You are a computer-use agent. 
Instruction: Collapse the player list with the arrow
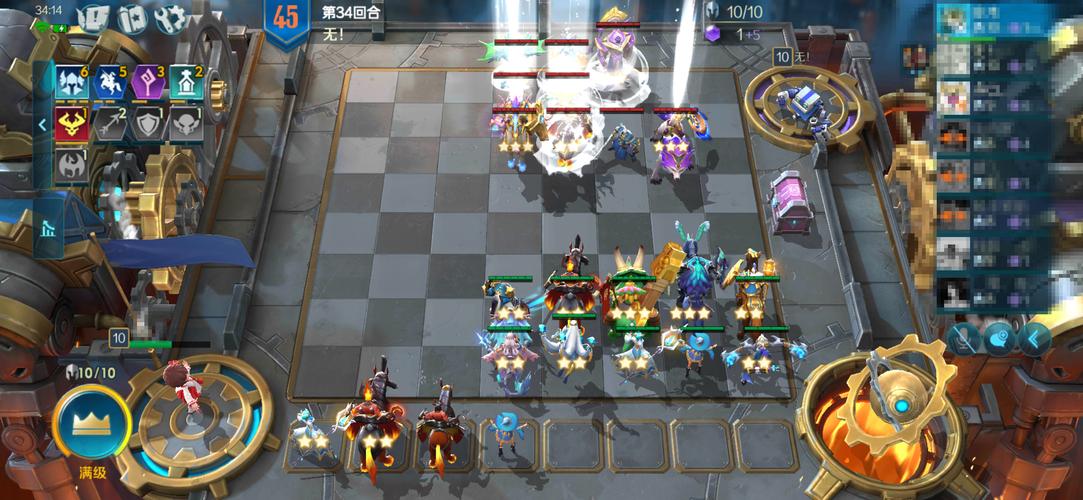(1033, 340)
